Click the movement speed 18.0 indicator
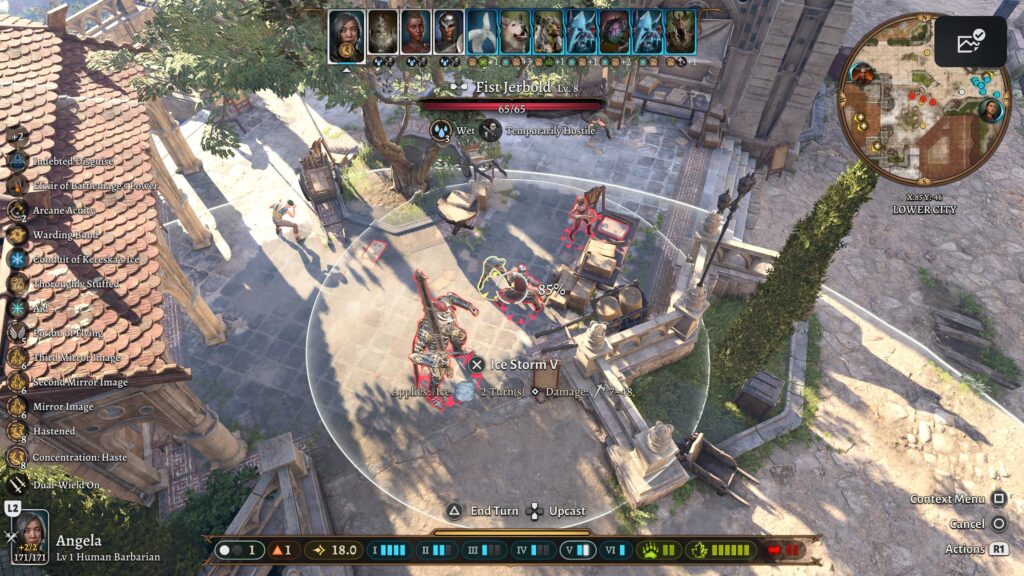 [x=334, y=550]
